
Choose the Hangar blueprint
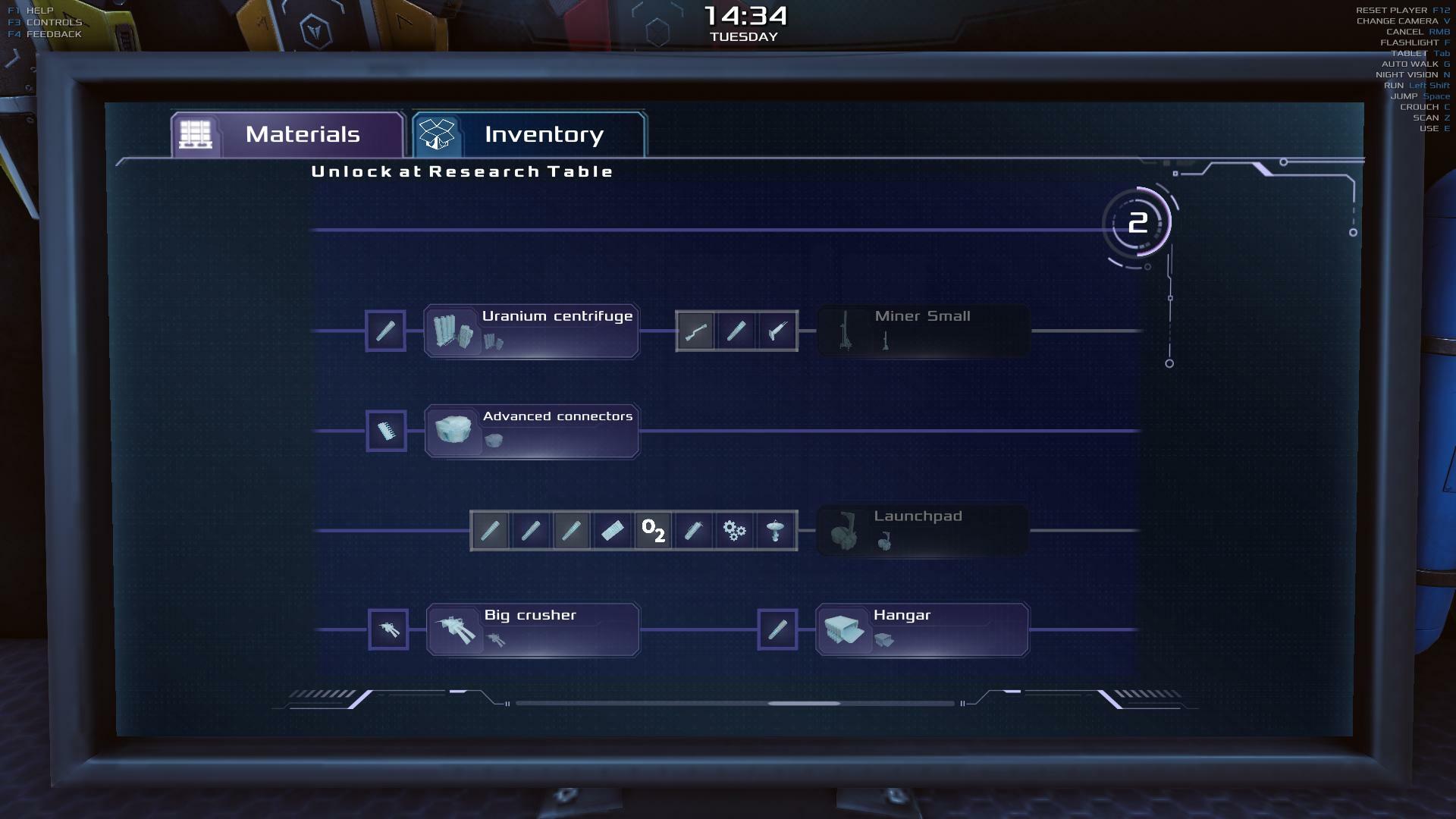tap(922, 630)
